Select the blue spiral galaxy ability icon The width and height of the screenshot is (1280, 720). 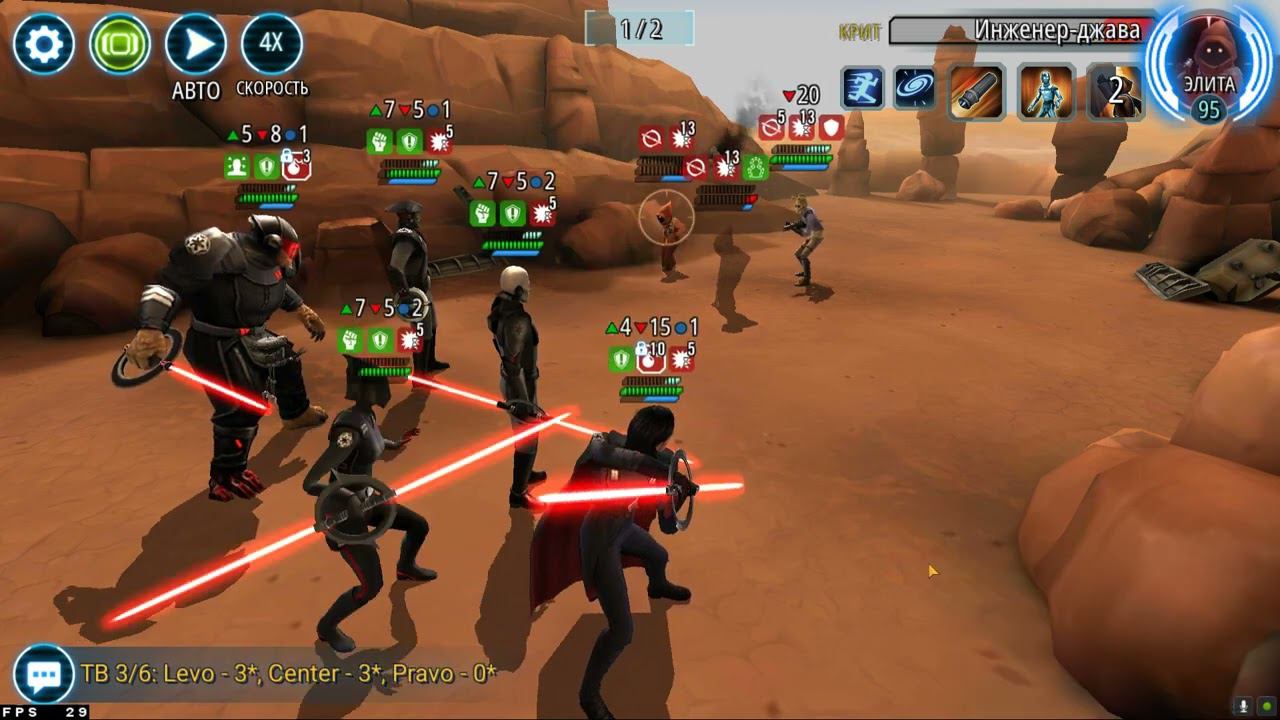pos(914,89)
